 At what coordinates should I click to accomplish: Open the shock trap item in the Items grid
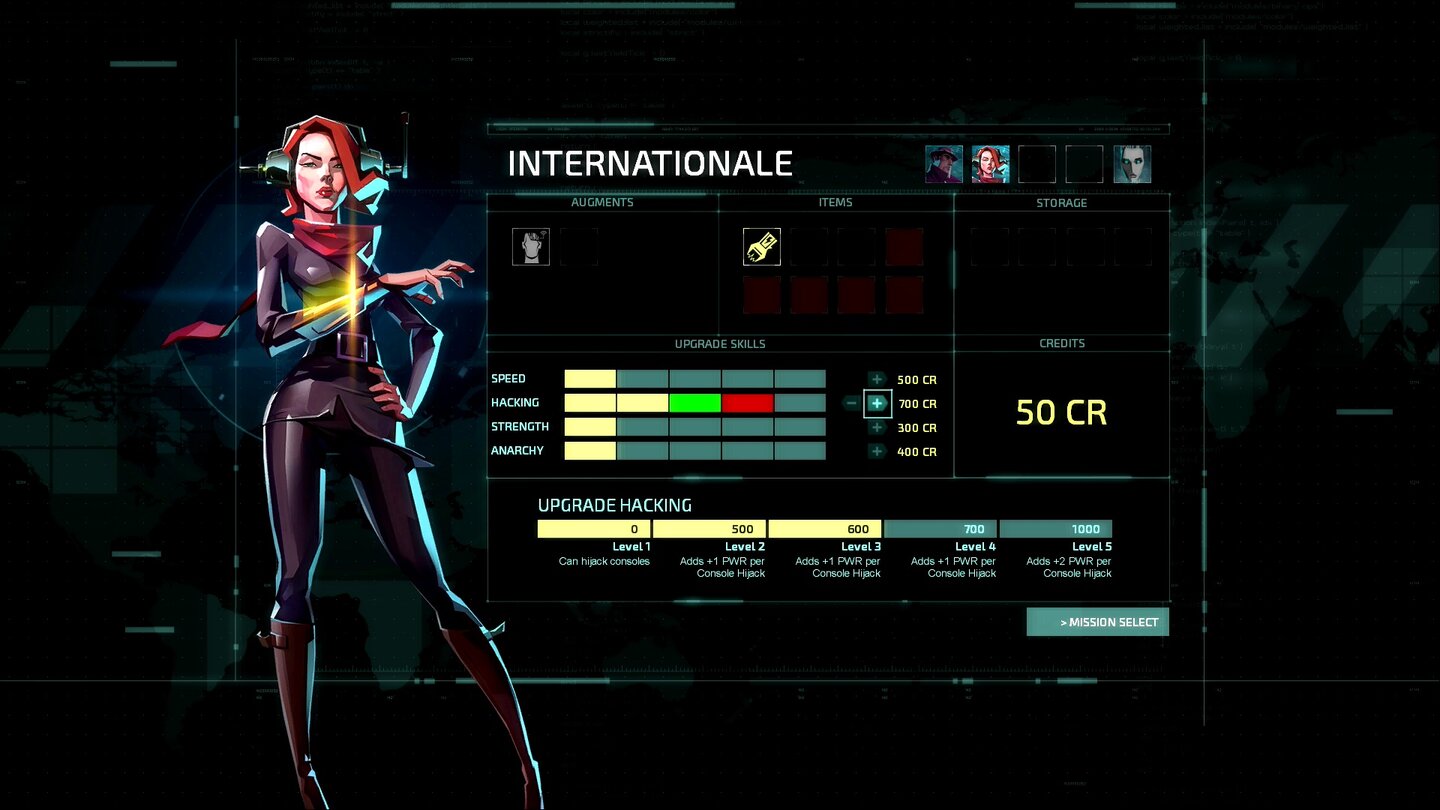(x=760, y=246)
